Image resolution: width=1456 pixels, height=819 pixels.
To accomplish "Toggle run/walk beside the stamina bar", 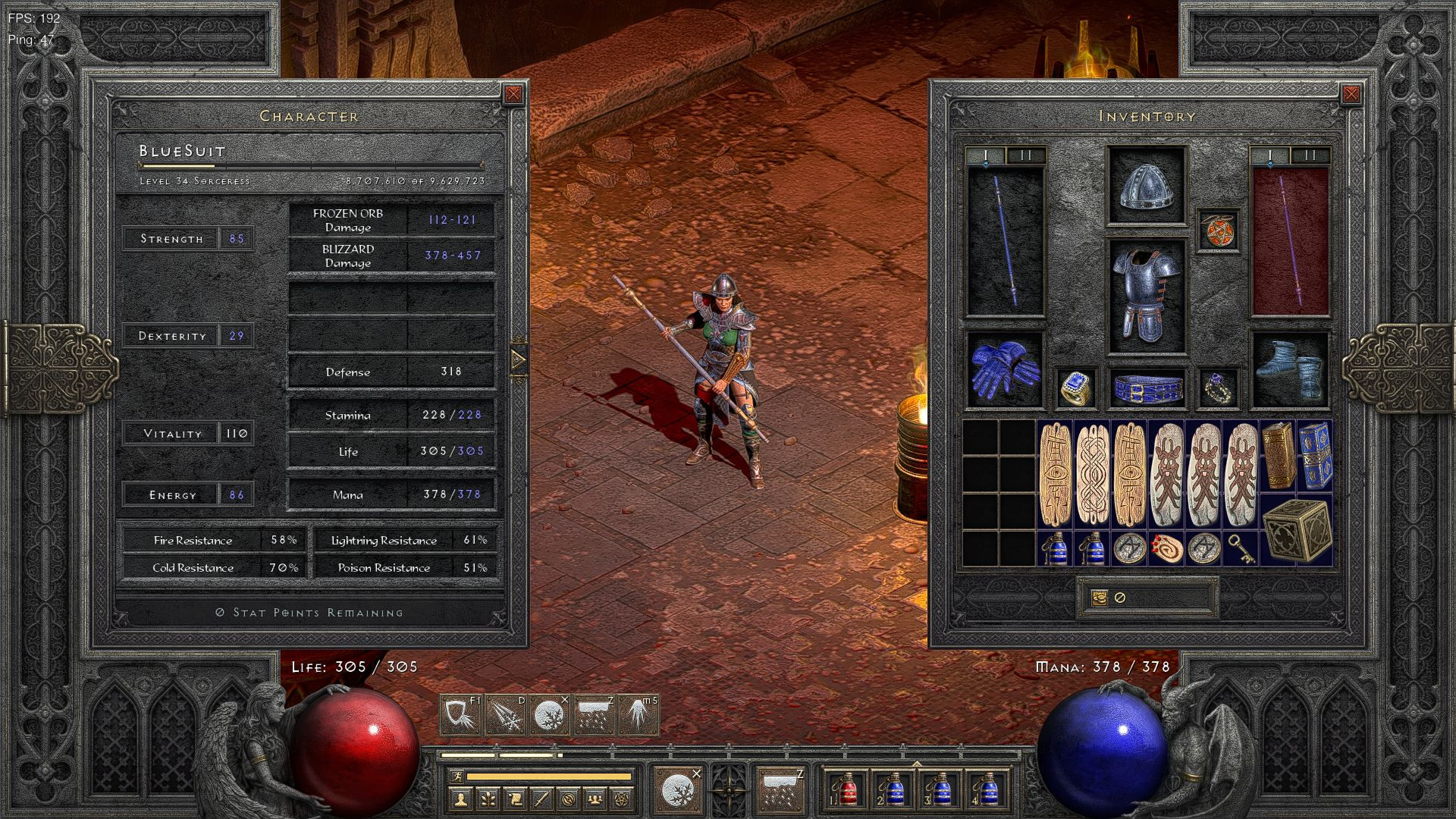I will [x=456, y=777].
